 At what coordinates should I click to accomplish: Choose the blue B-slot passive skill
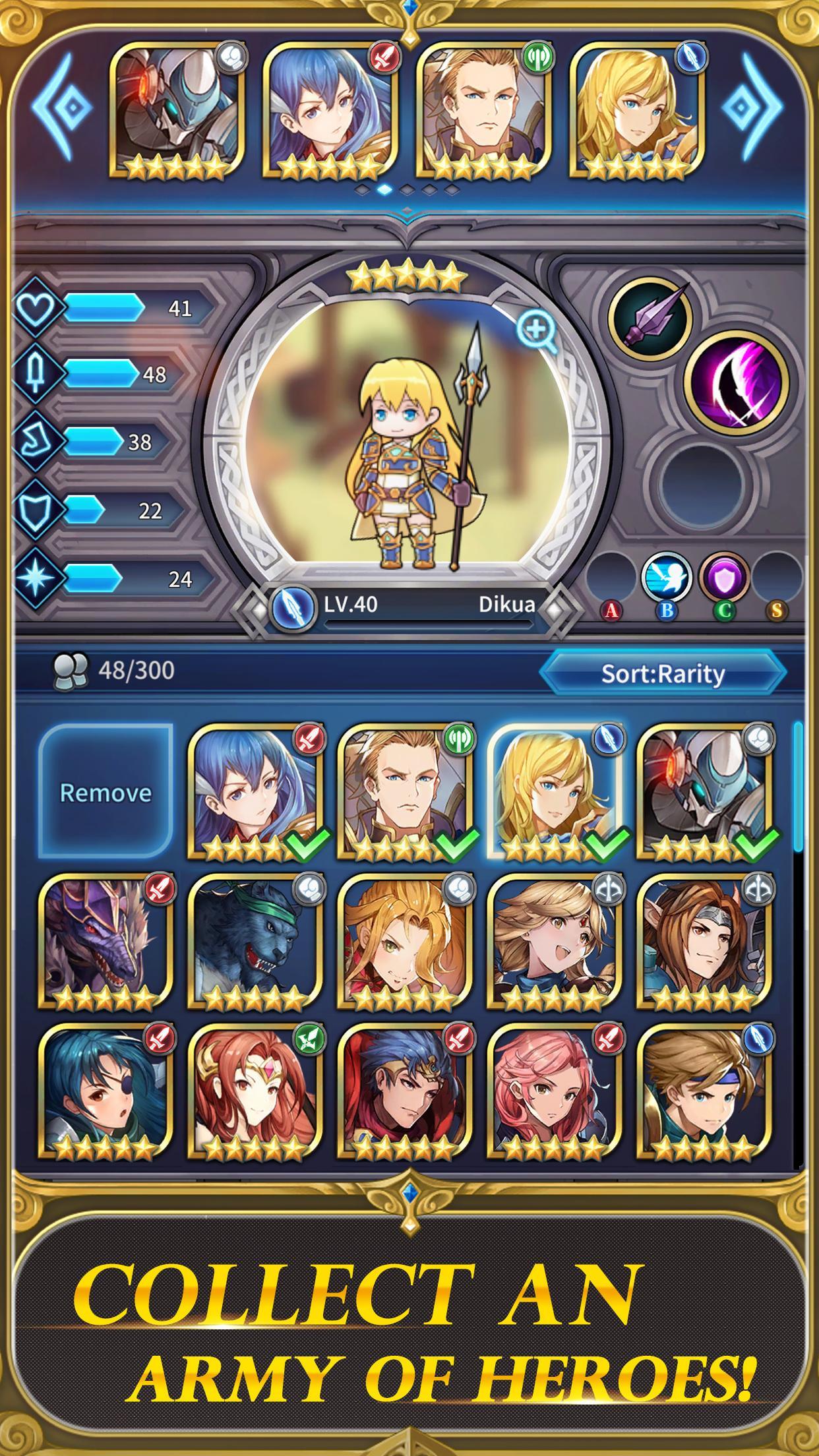pos(667,578)
